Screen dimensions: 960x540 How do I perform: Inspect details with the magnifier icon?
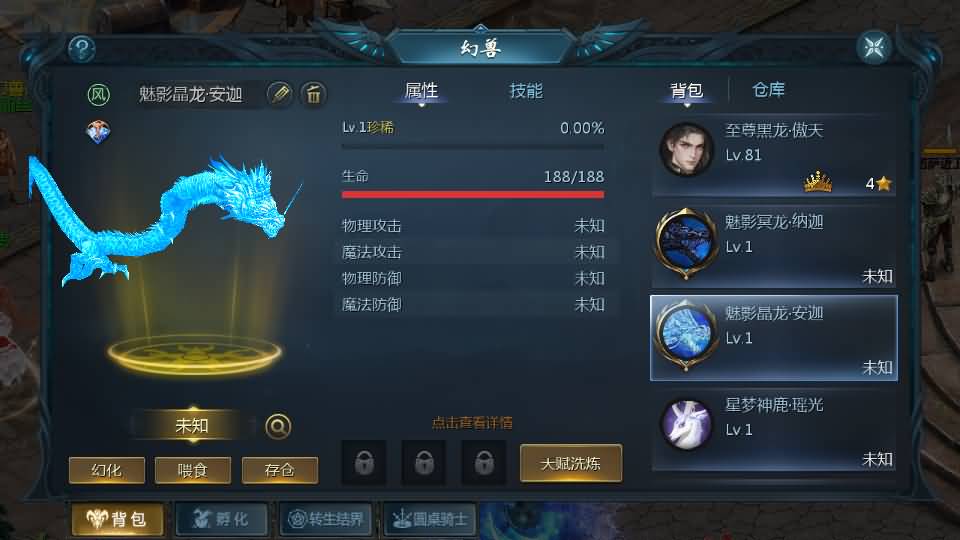(x=278, y=426)
